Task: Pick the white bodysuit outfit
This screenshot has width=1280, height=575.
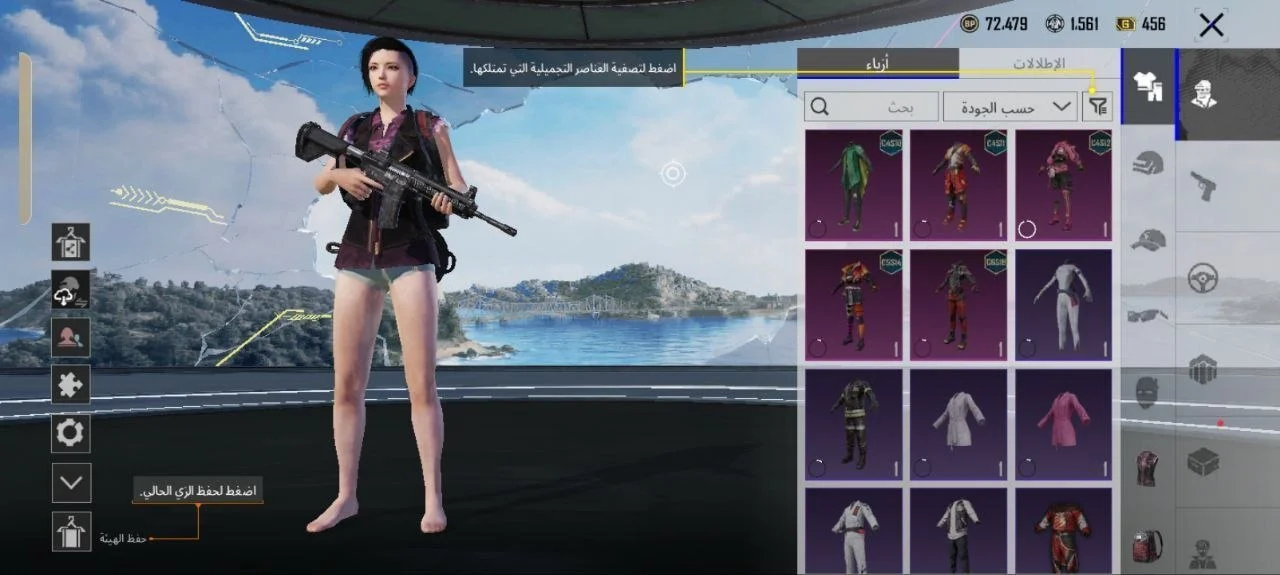Action: [x=1063, y=304]
